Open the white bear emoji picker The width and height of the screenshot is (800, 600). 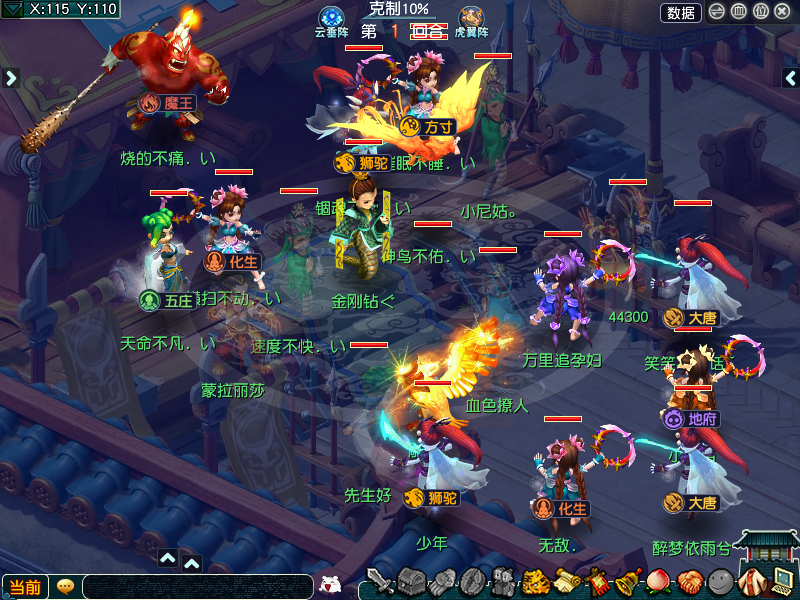(330, 586)
